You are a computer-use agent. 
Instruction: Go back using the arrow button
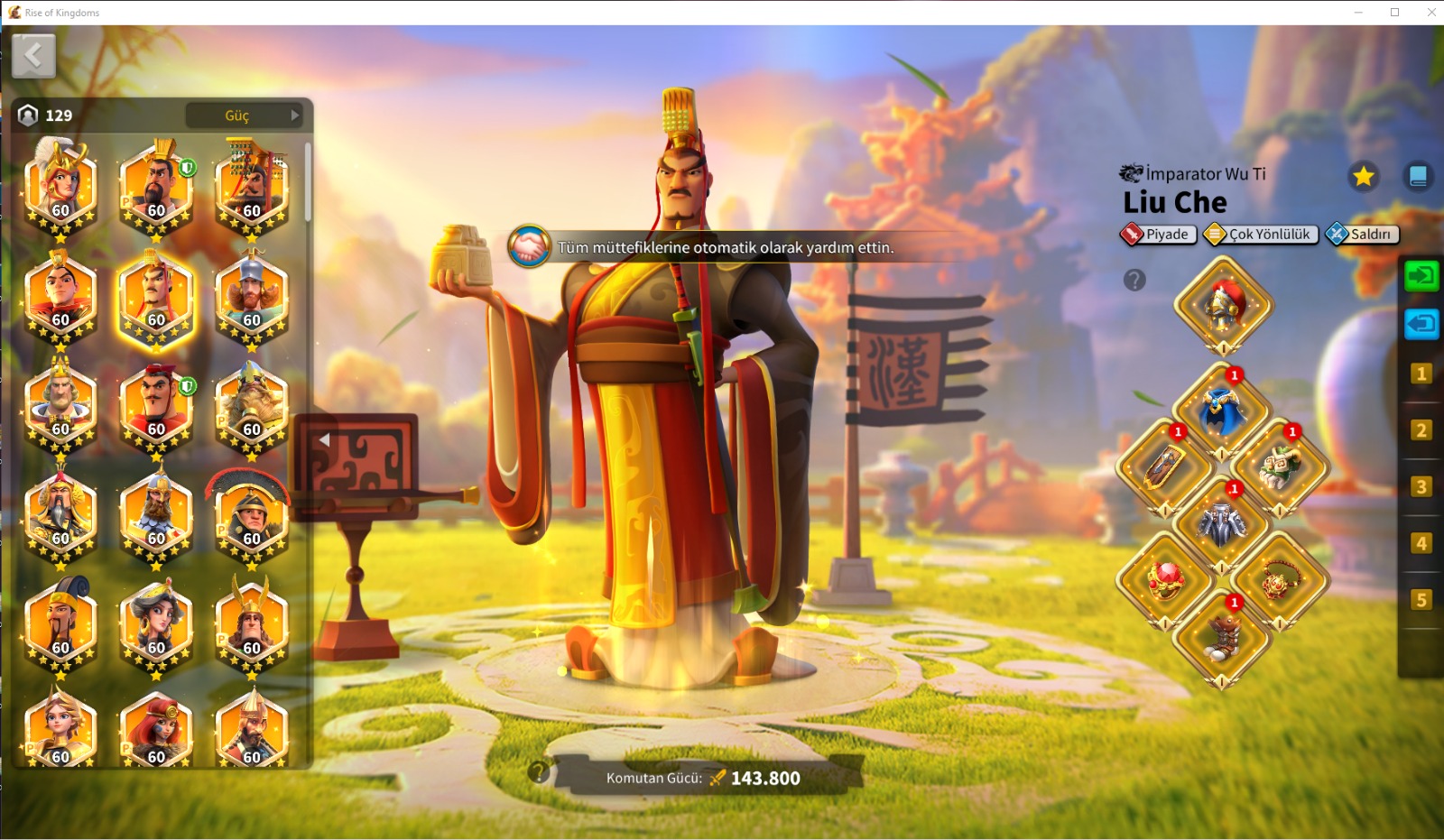(34, 57)
